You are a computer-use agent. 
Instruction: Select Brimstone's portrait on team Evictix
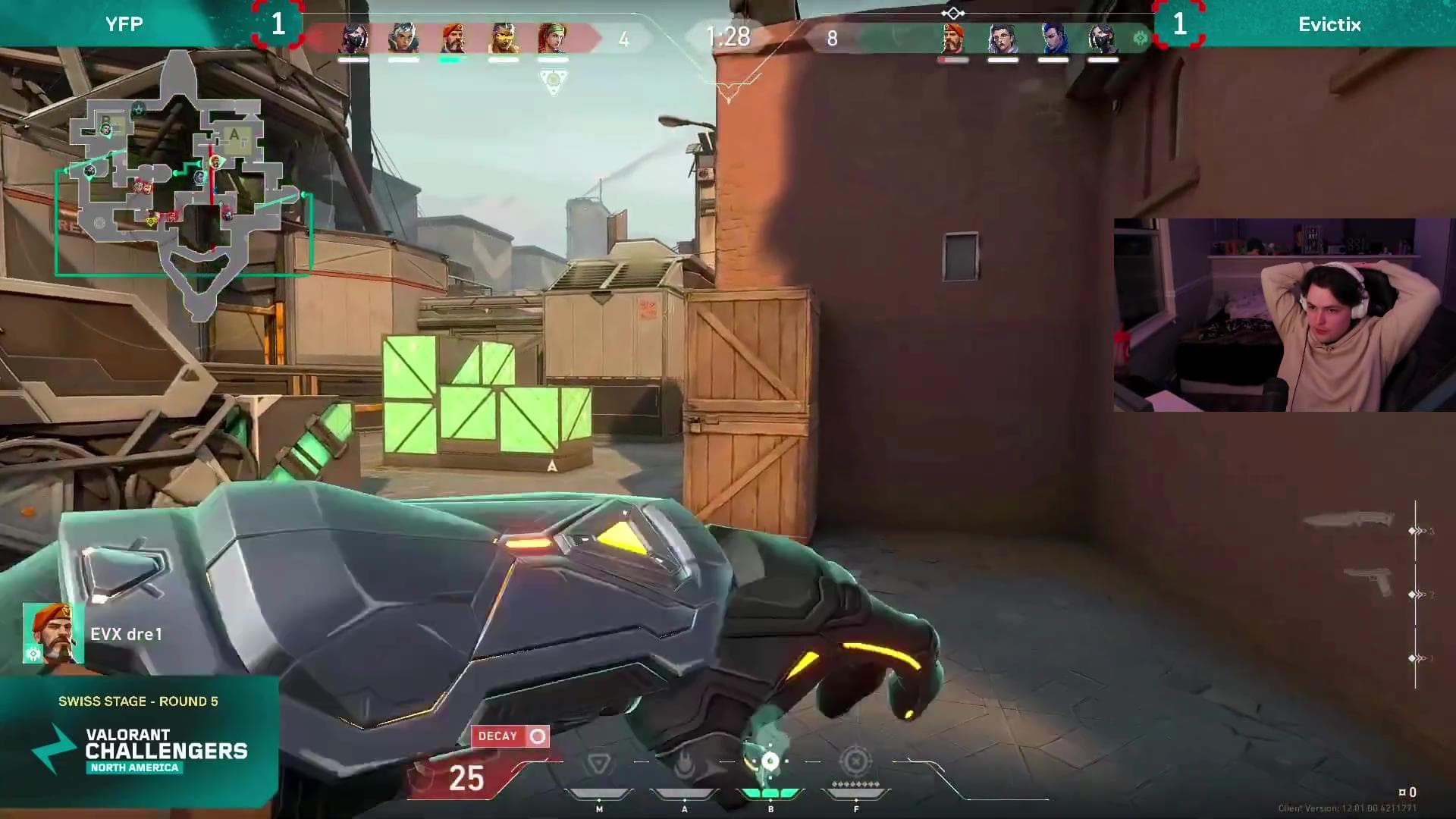(953, 38)
